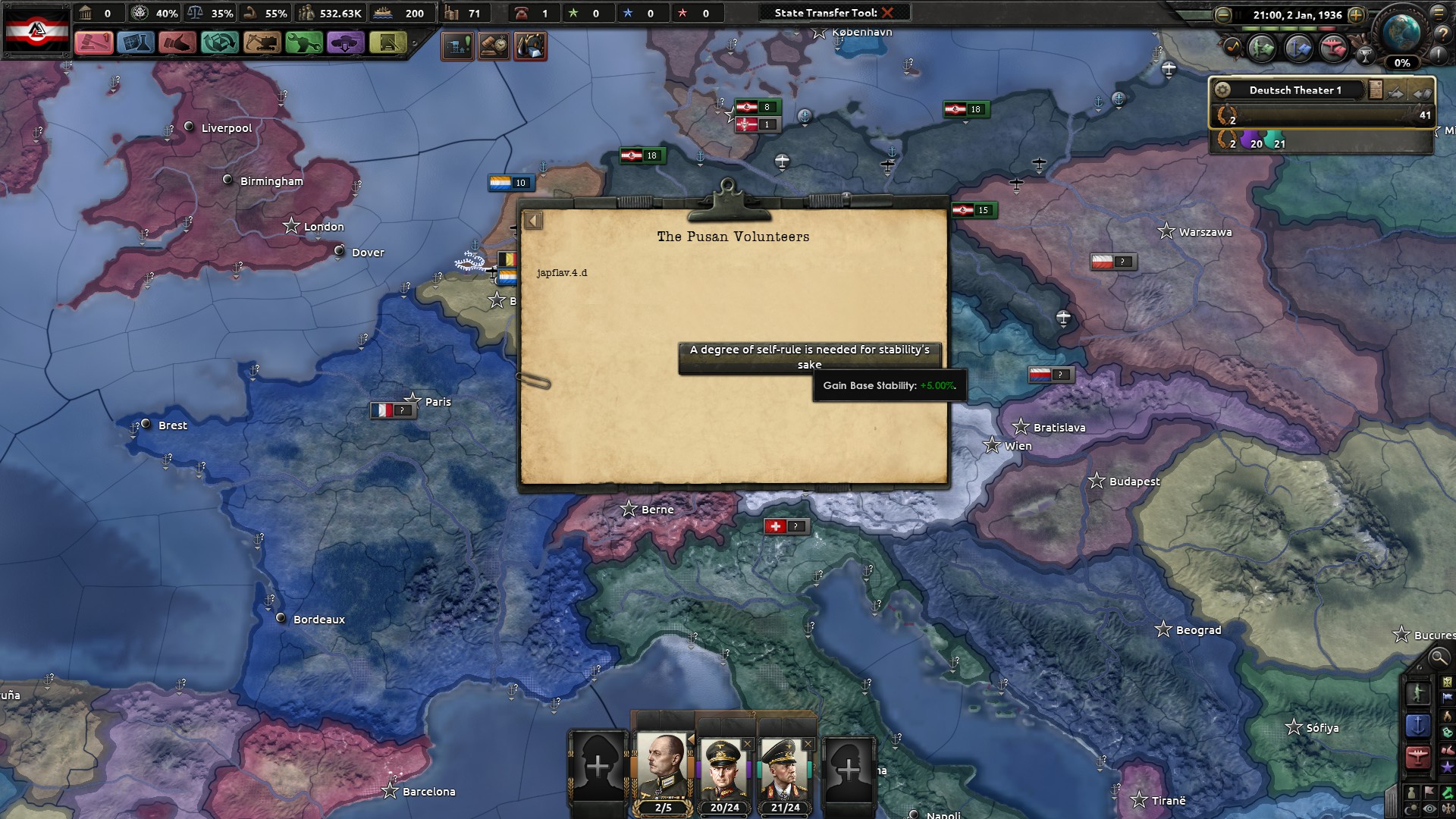Image resolution: width=1456 pixels, height=819 pixels.
Task: Open the music player
Action: click(x=1233, y=48)
